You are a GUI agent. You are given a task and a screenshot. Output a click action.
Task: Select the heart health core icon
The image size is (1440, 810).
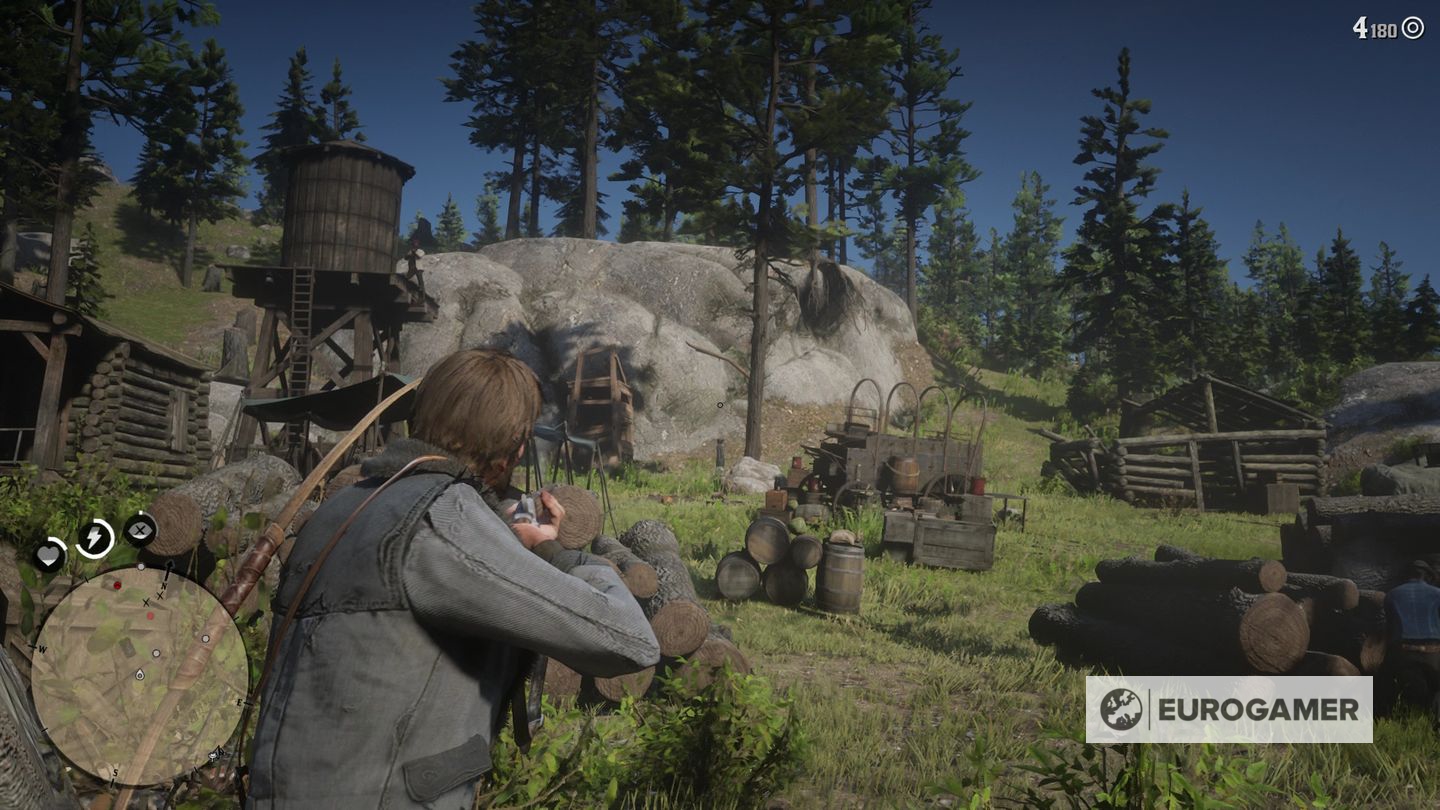pyautogui.click(x=49, y=554)
